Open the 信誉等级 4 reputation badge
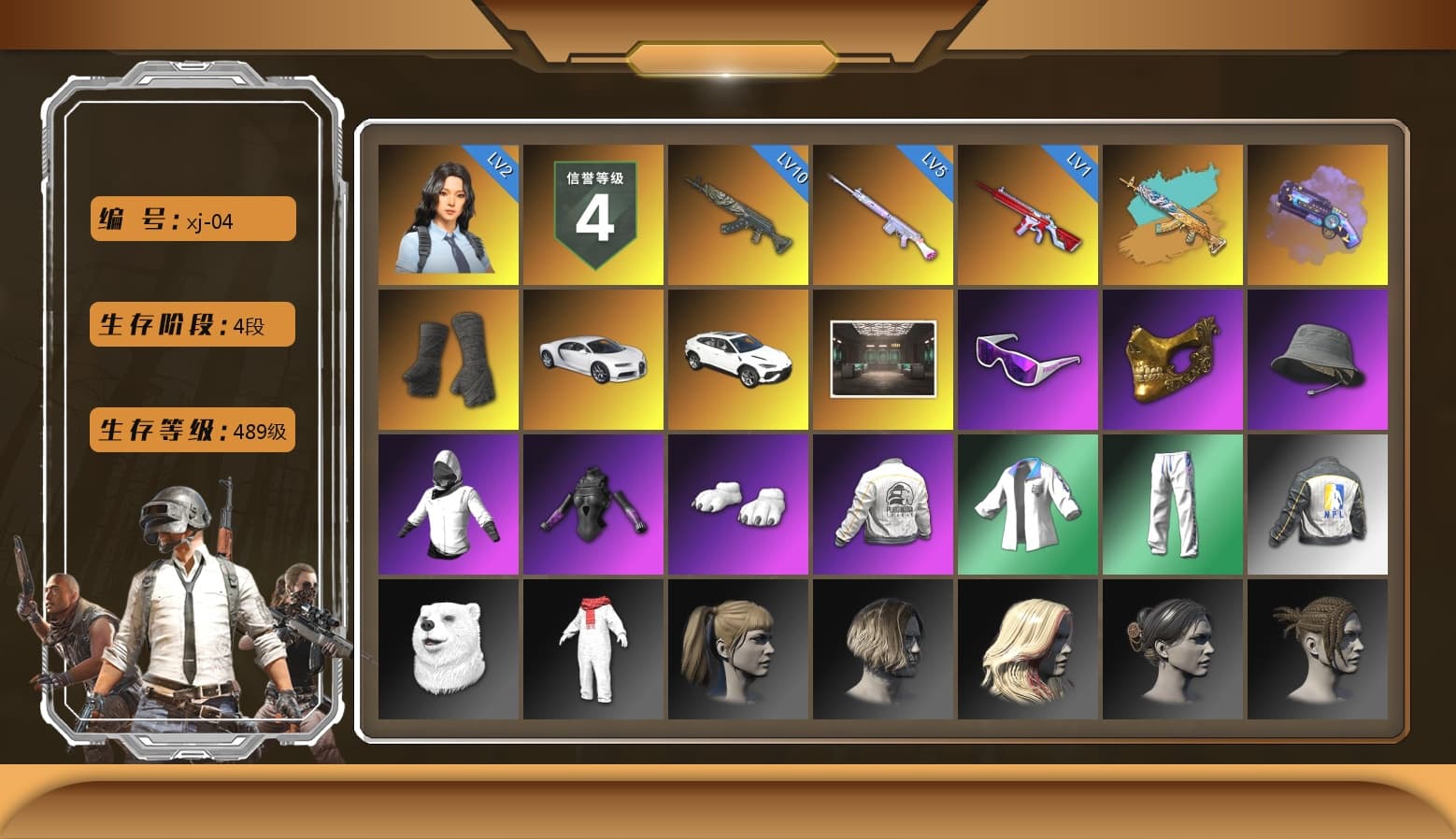The image size is (1456, 839). pos(592,215)
